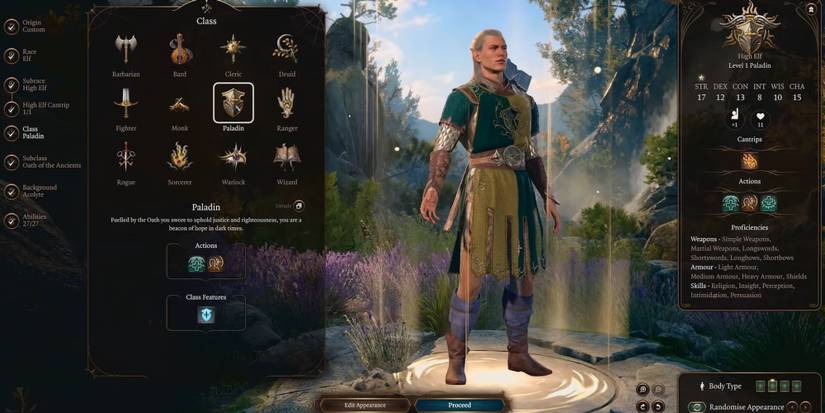
Task: Pick the Ranger class
Action: point(287,102)
